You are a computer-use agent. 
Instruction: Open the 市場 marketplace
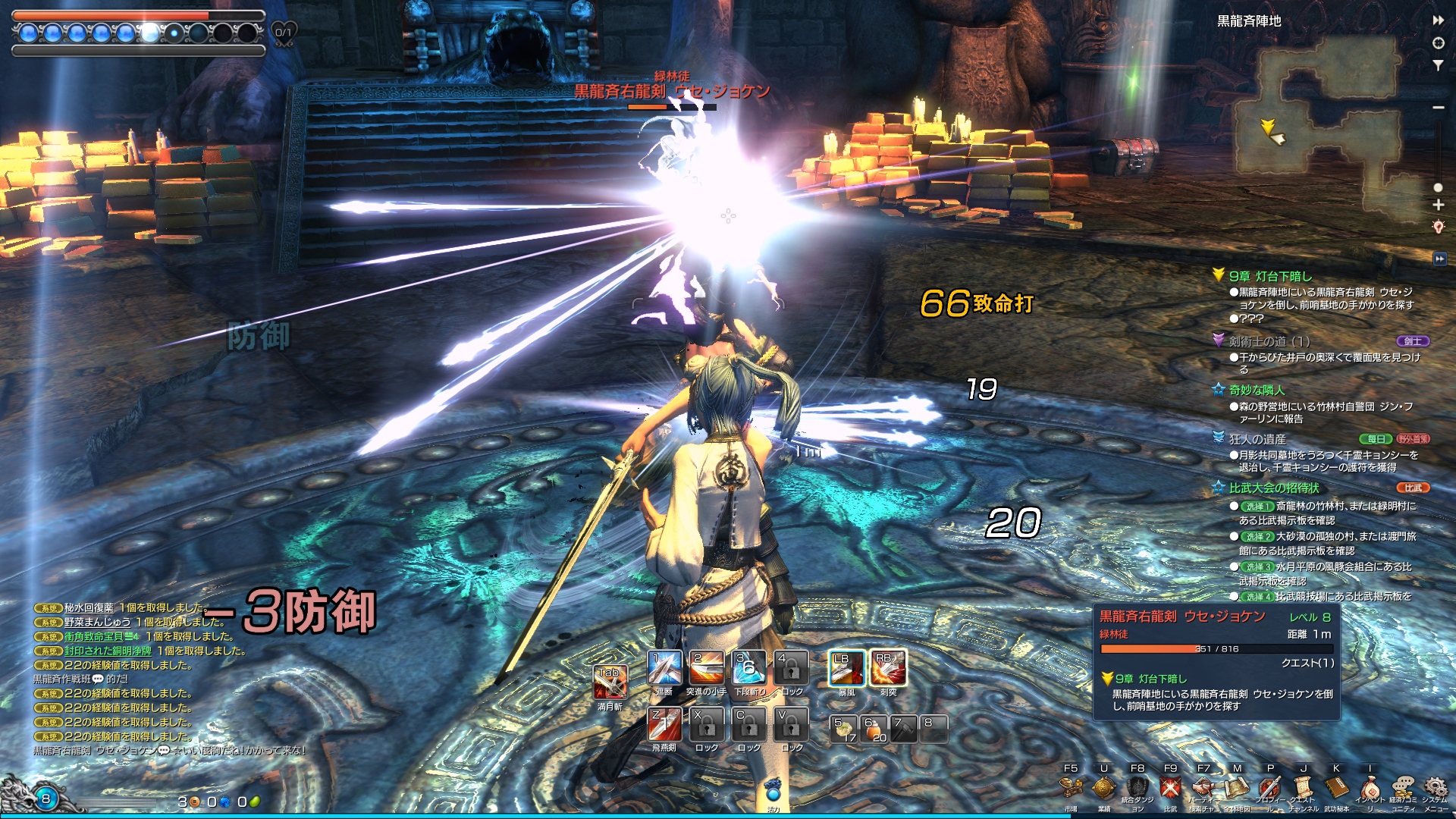1070,789
